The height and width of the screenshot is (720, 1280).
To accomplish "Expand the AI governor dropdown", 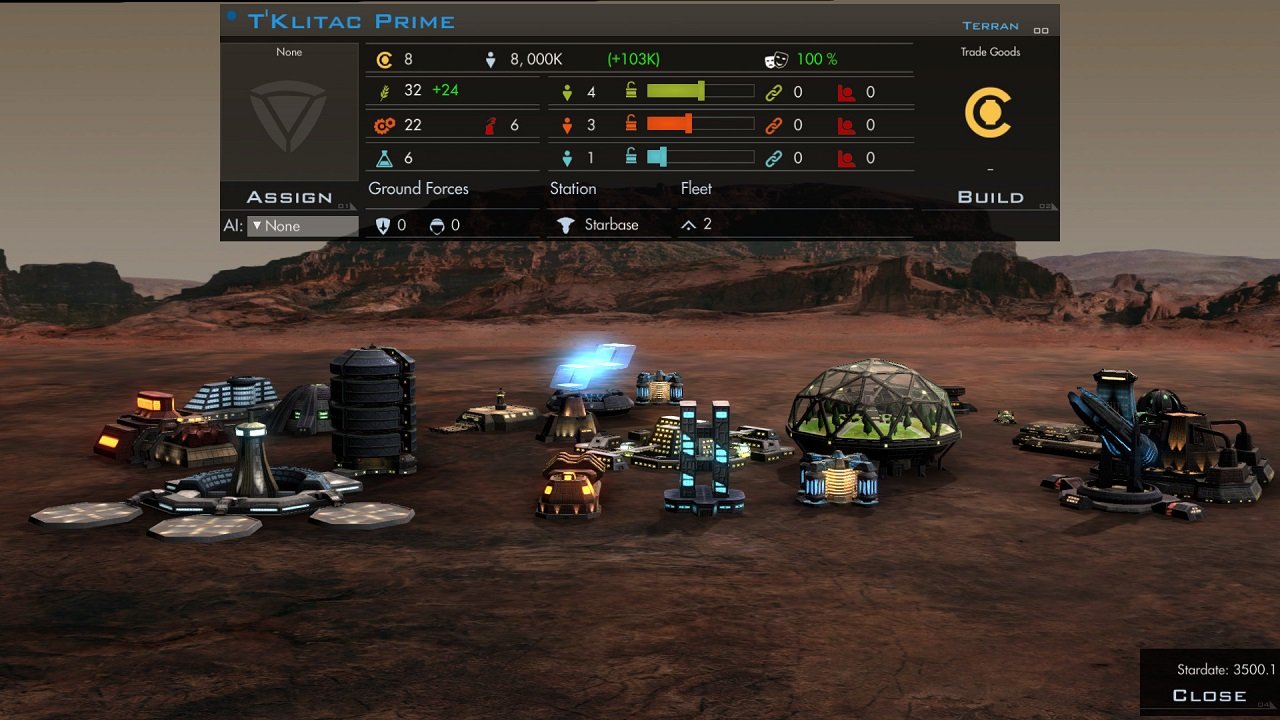I will click(302, 226).
